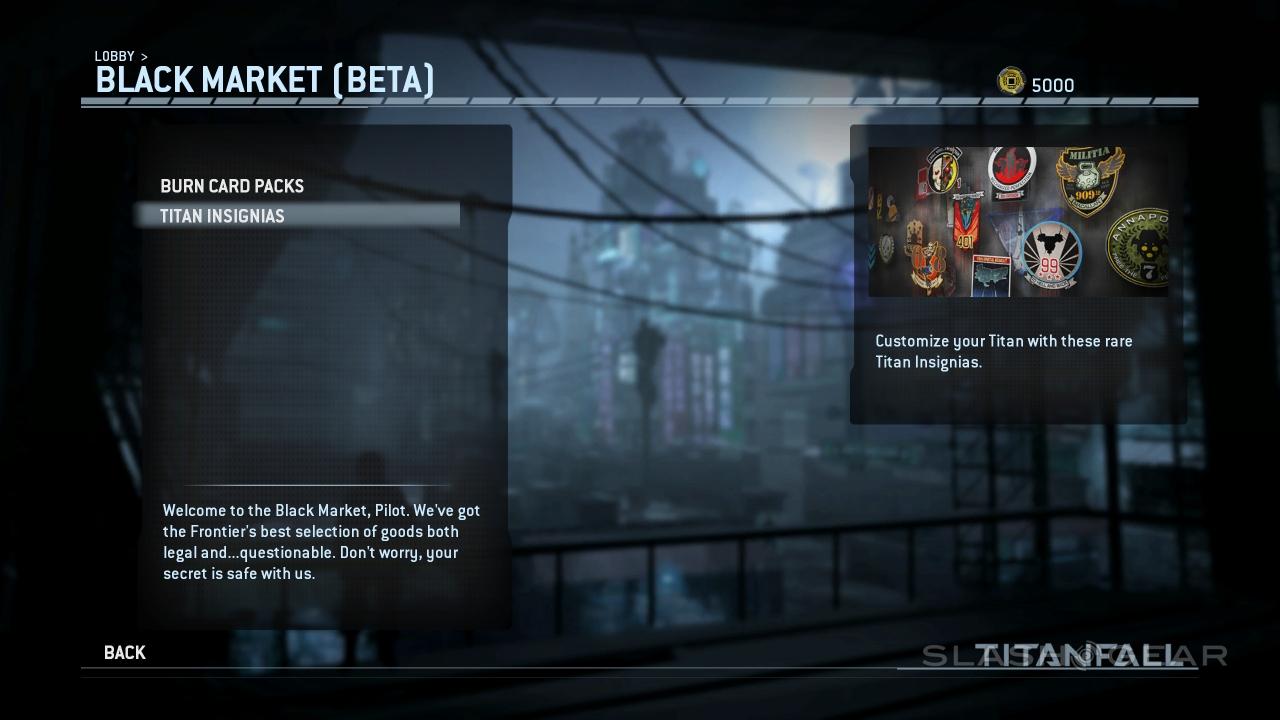Viewport: 1280px width, 720px height.
Task: Open the Burn Card Packs category
Action: click(x=232, y=187)
